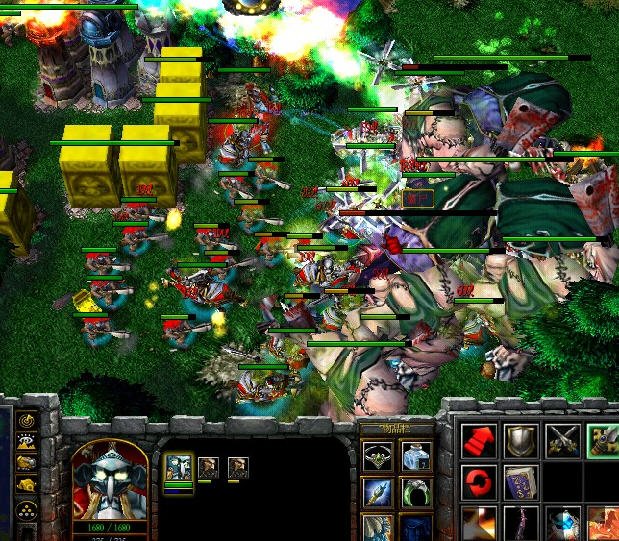Image resolution: width=619 pixels, height=541 pixels.
Task: Use the circlet item in inventory
Action: [378, 456]
